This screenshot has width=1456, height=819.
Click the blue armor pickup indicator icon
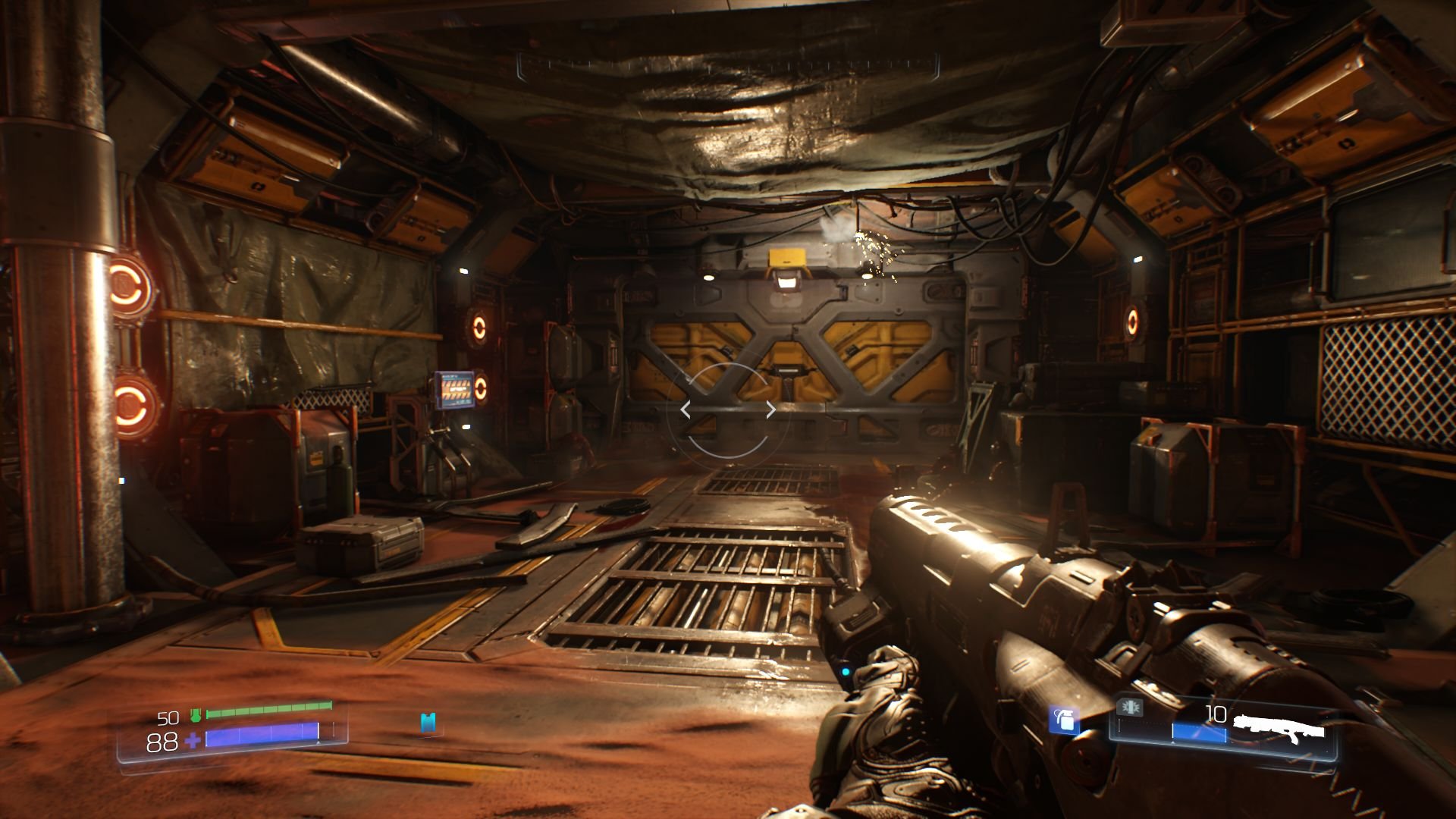tap(428, 723)
